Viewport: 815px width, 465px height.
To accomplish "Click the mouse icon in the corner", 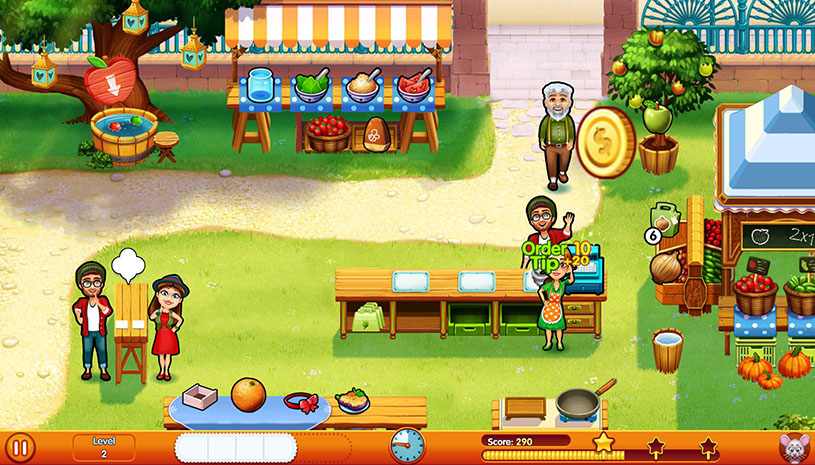I will tap(793, 447).
